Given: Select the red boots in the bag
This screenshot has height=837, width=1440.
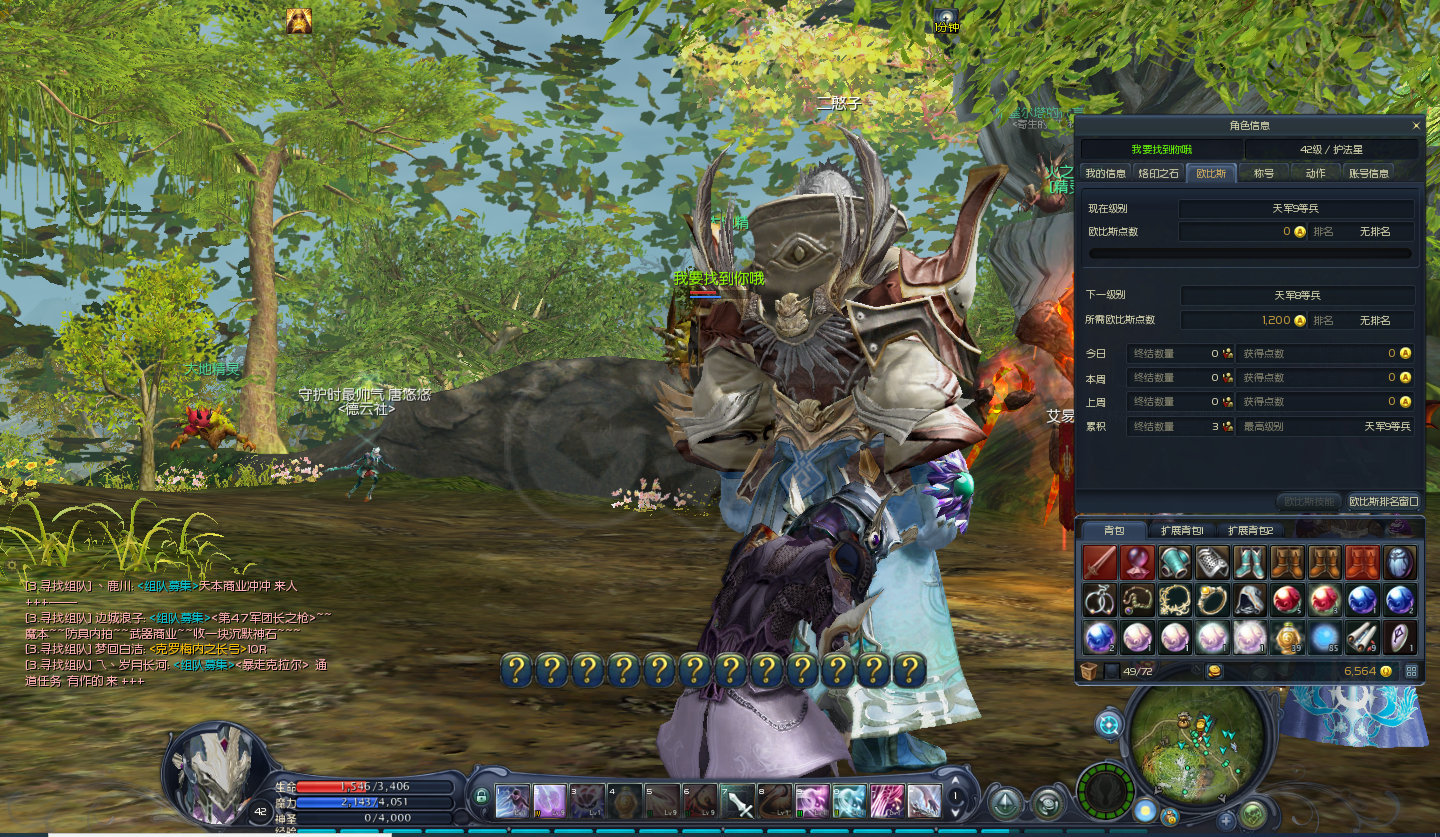Looking at the screenshot, I should [1361, 563].
